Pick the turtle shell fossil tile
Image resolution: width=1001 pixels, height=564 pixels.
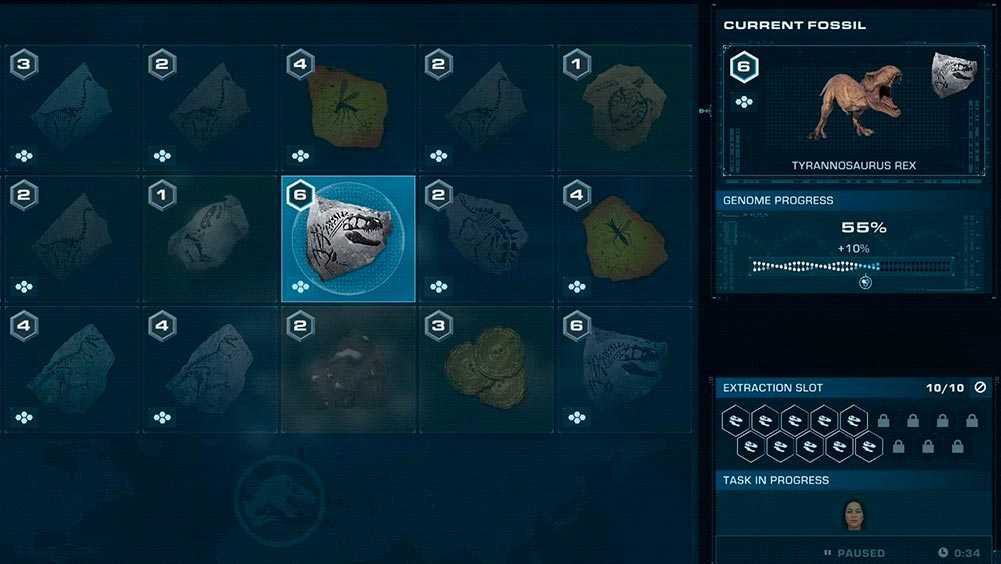click(624, 108)
